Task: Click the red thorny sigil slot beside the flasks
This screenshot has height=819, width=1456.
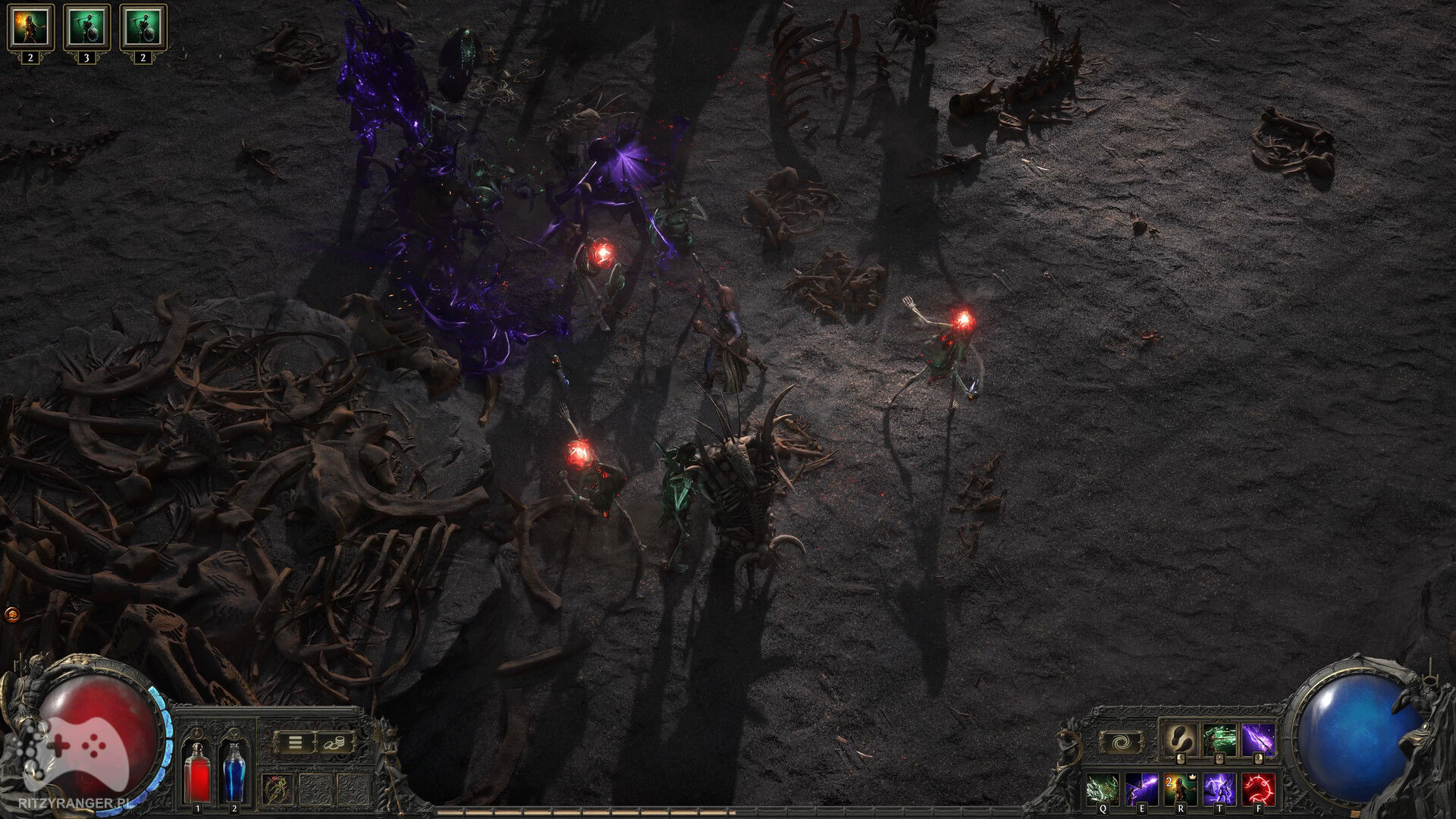Action: click(277, 789)
